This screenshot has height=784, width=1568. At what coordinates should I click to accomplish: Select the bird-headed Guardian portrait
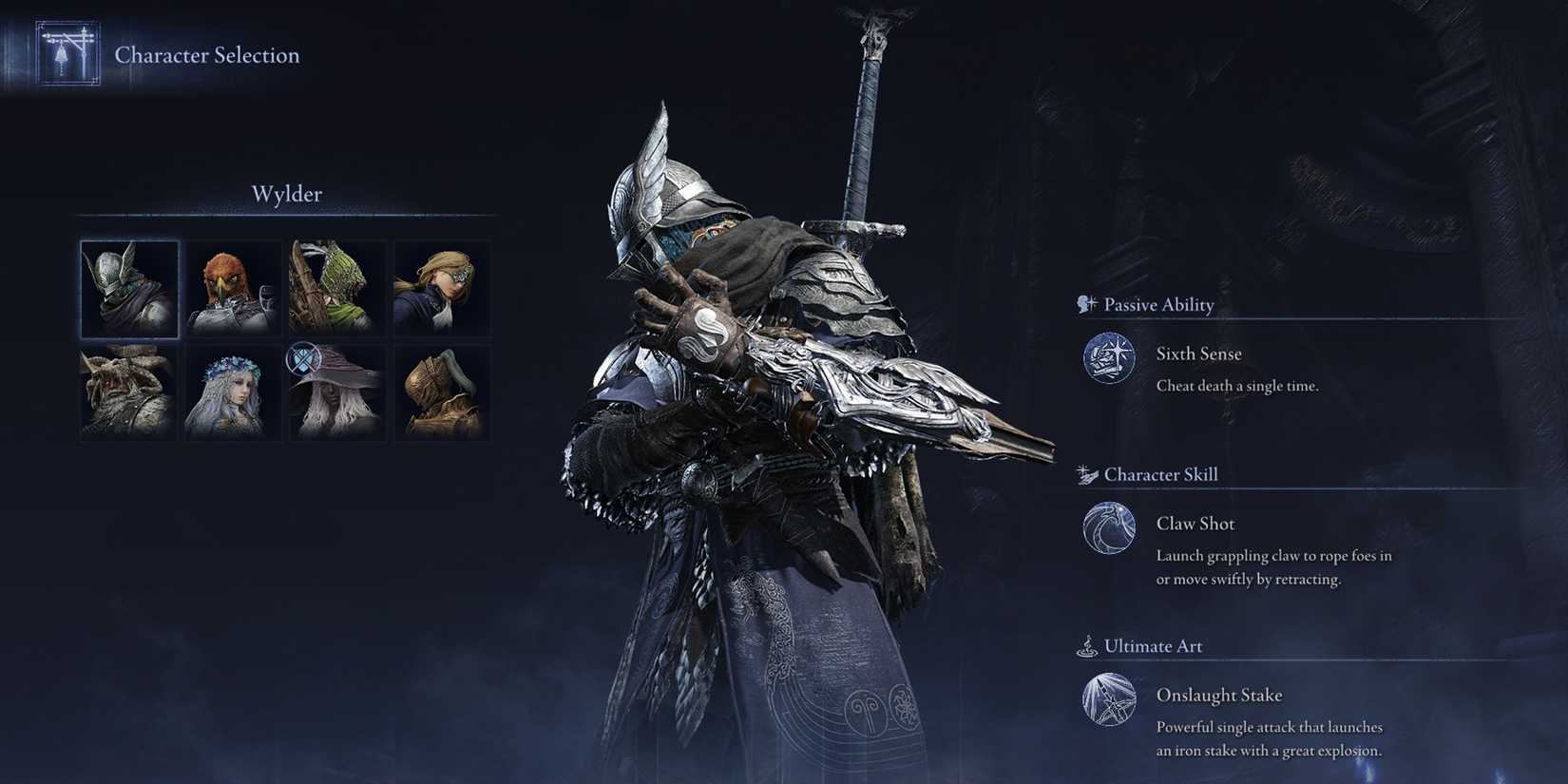point(233,289)
